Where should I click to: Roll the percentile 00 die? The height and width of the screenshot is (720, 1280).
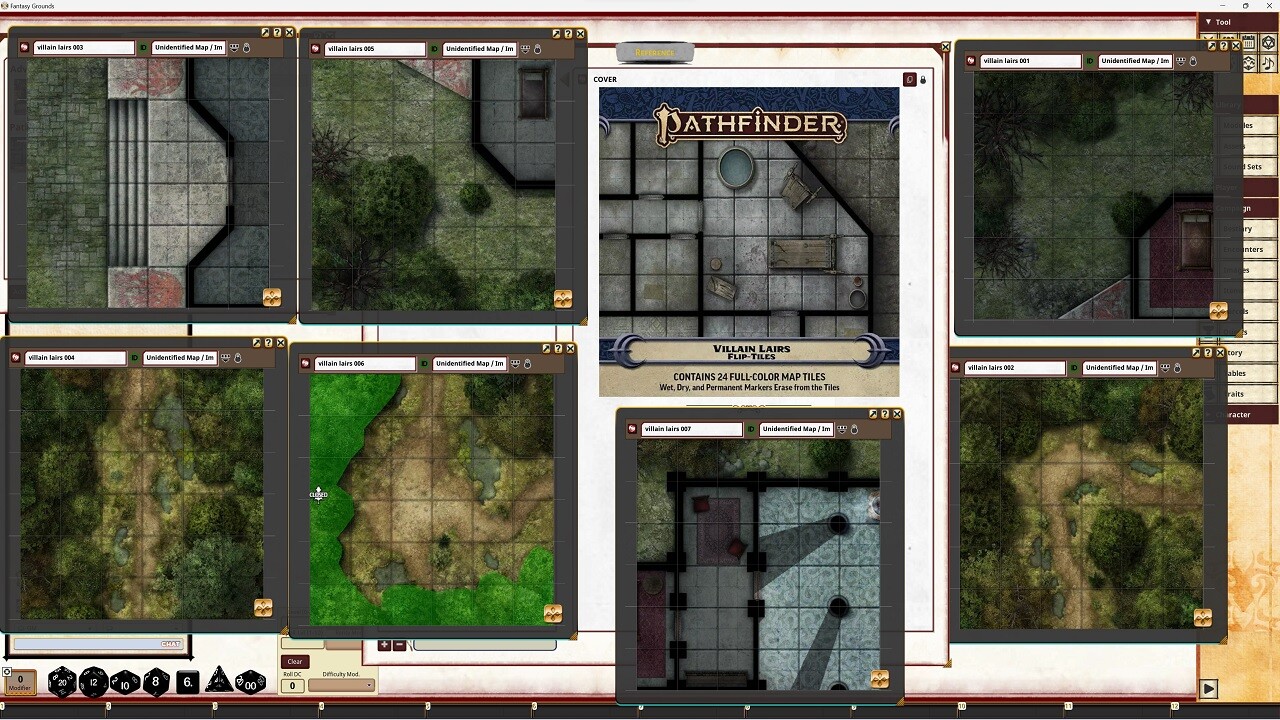pyautogui.click(x=251, y=682)
